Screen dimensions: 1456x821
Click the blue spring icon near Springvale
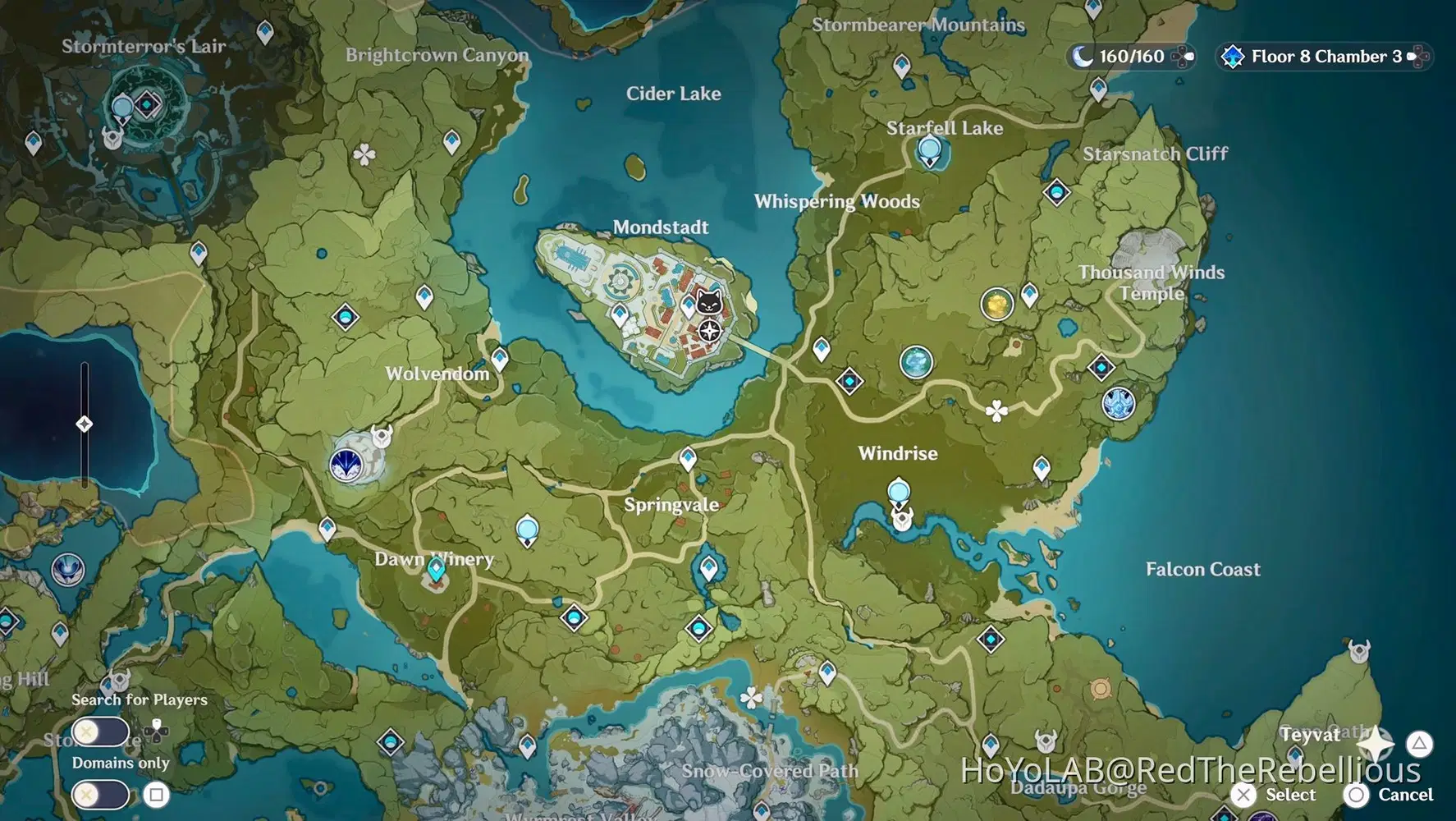[x=525, y=530]
